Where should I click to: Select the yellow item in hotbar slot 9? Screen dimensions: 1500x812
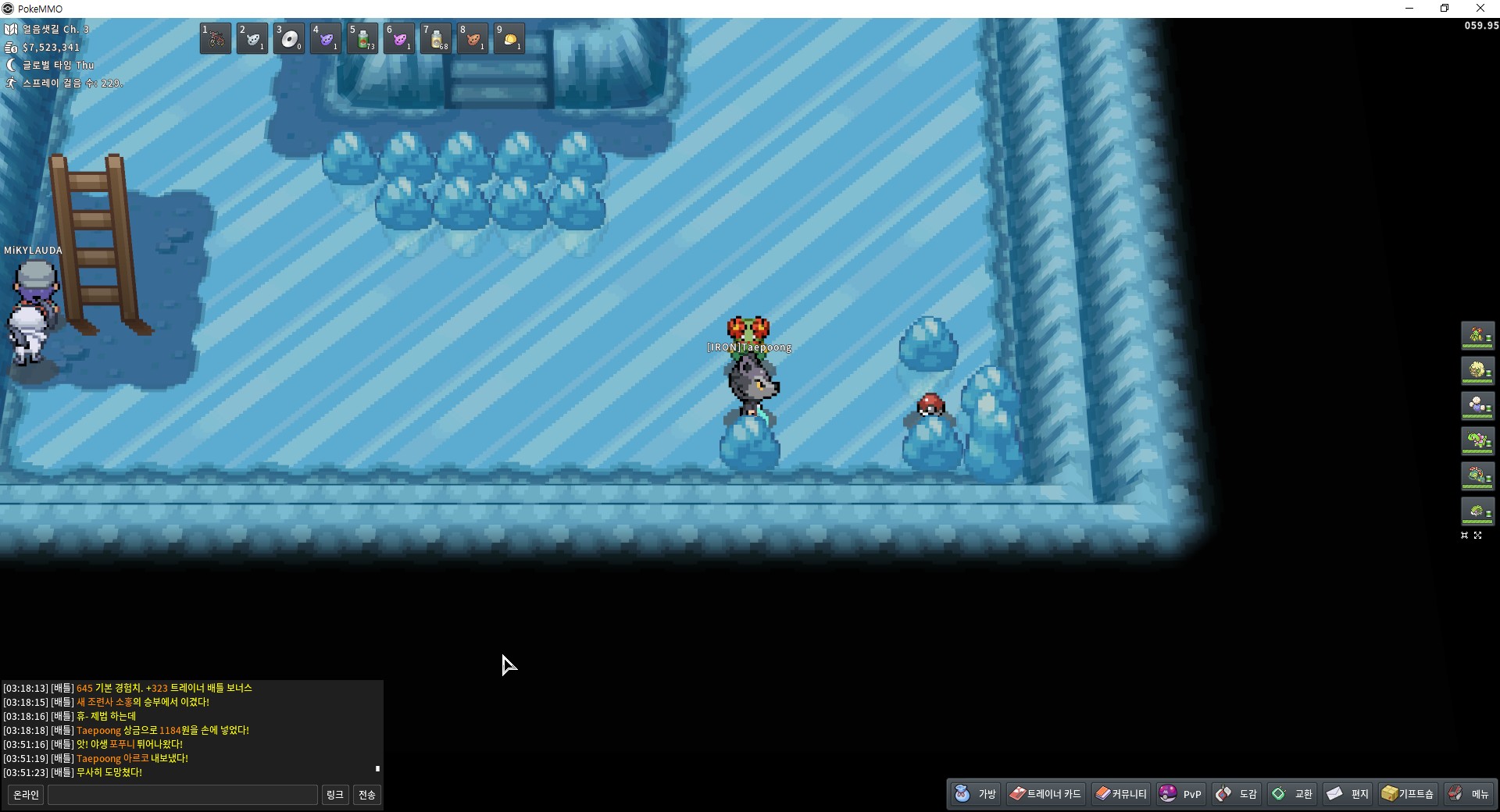click(x=509, y=38)
